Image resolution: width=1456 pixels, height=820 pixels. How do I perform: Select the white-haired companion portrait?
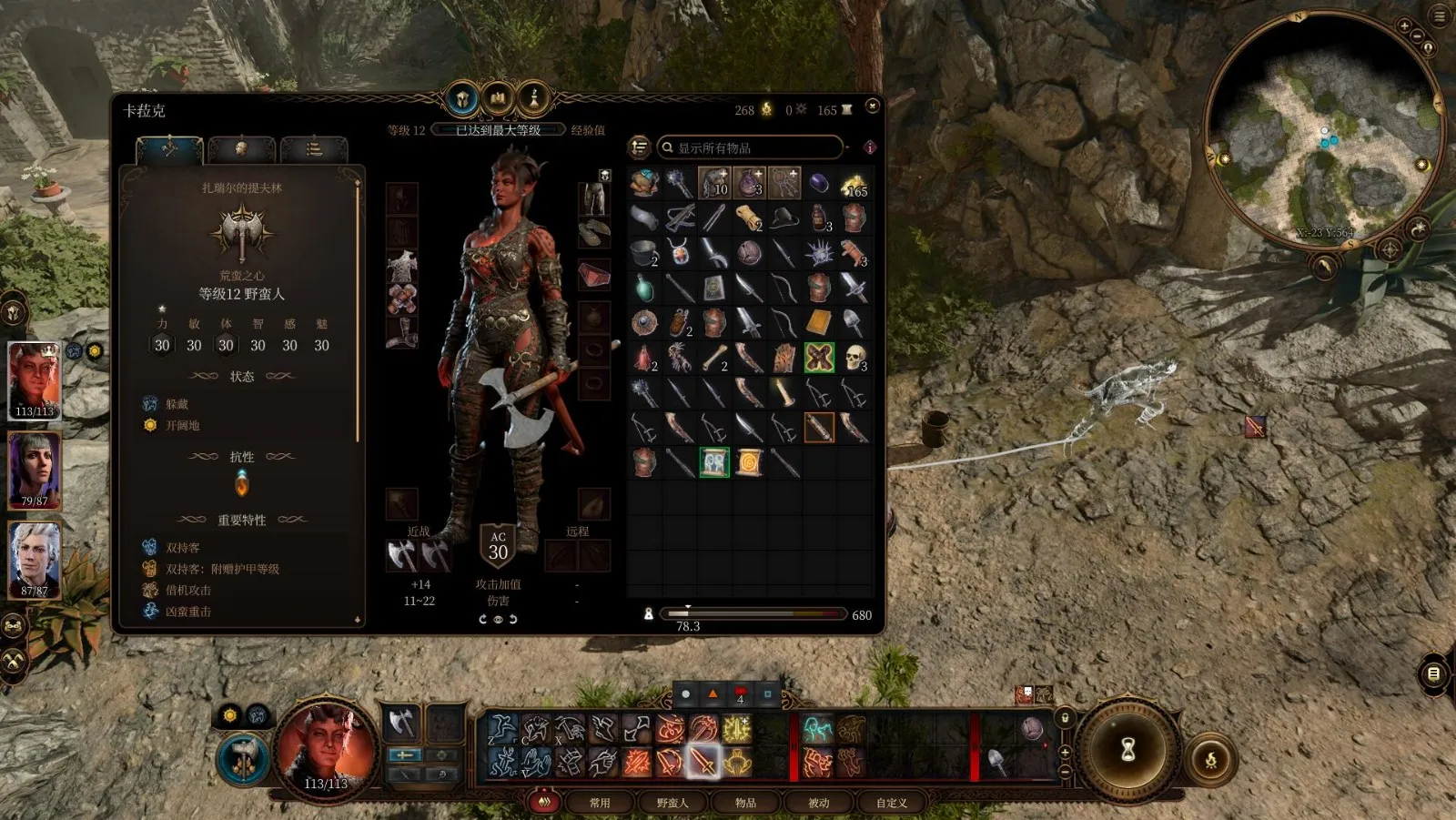pos(35,557)
